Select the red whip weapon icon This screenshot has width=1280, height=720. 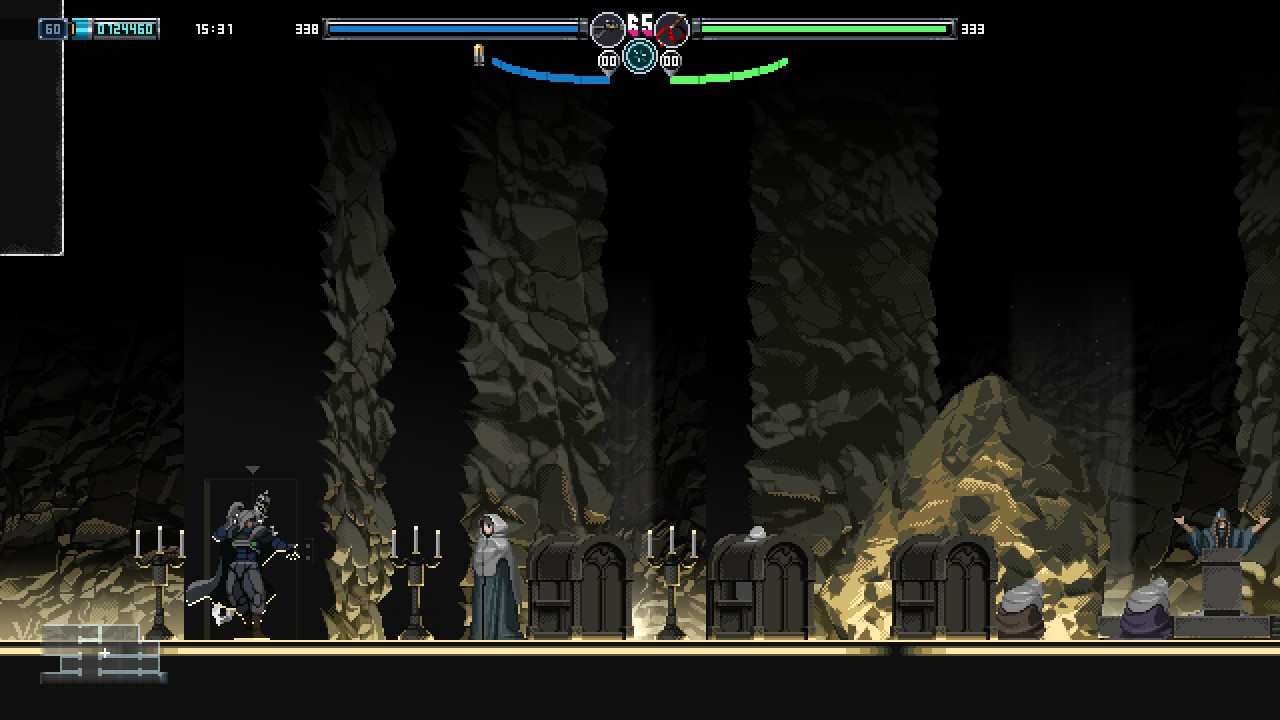click(673, 30)
